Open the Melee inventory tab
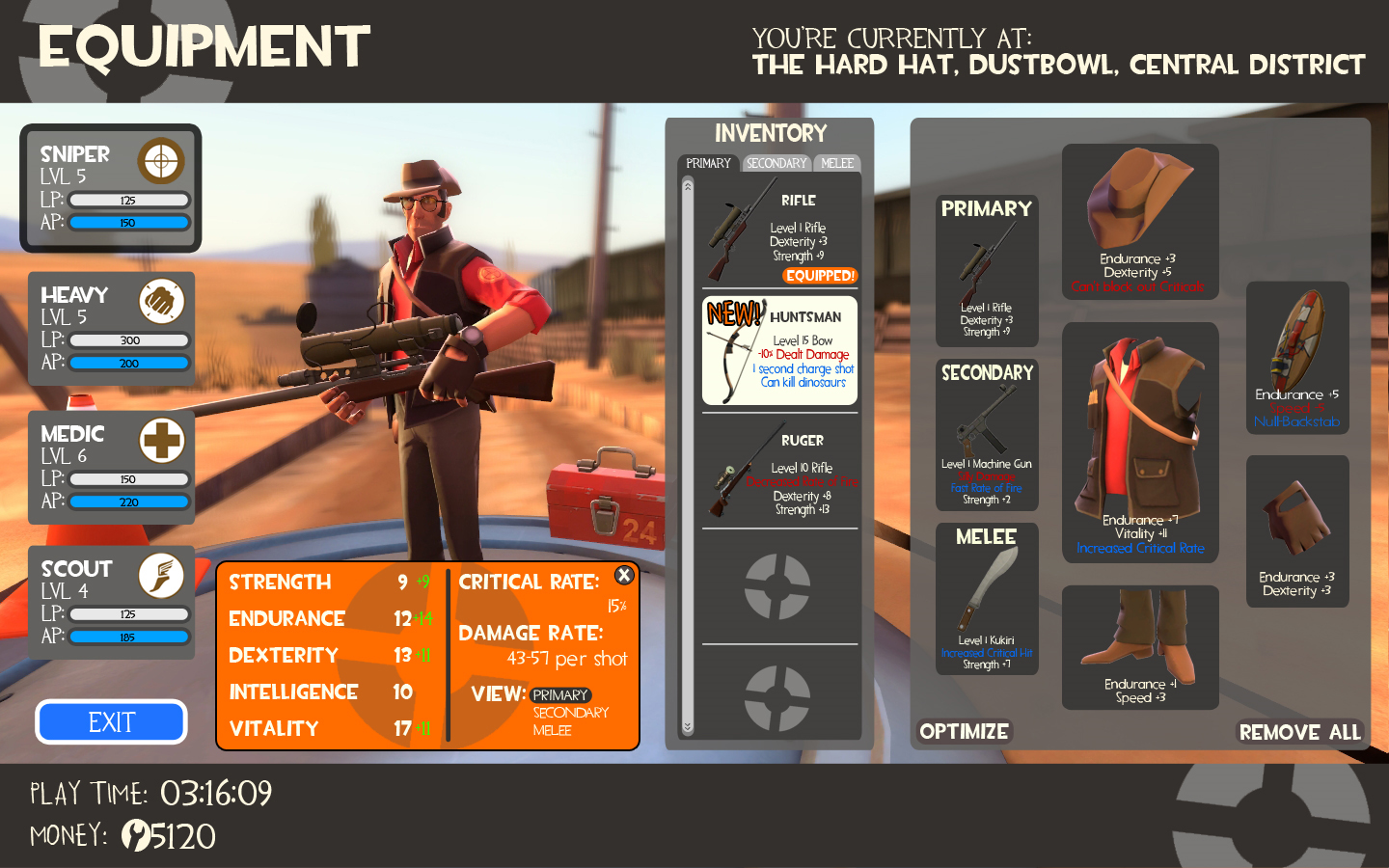Screen dimensions: 1389x868 (x=837, y=163)
